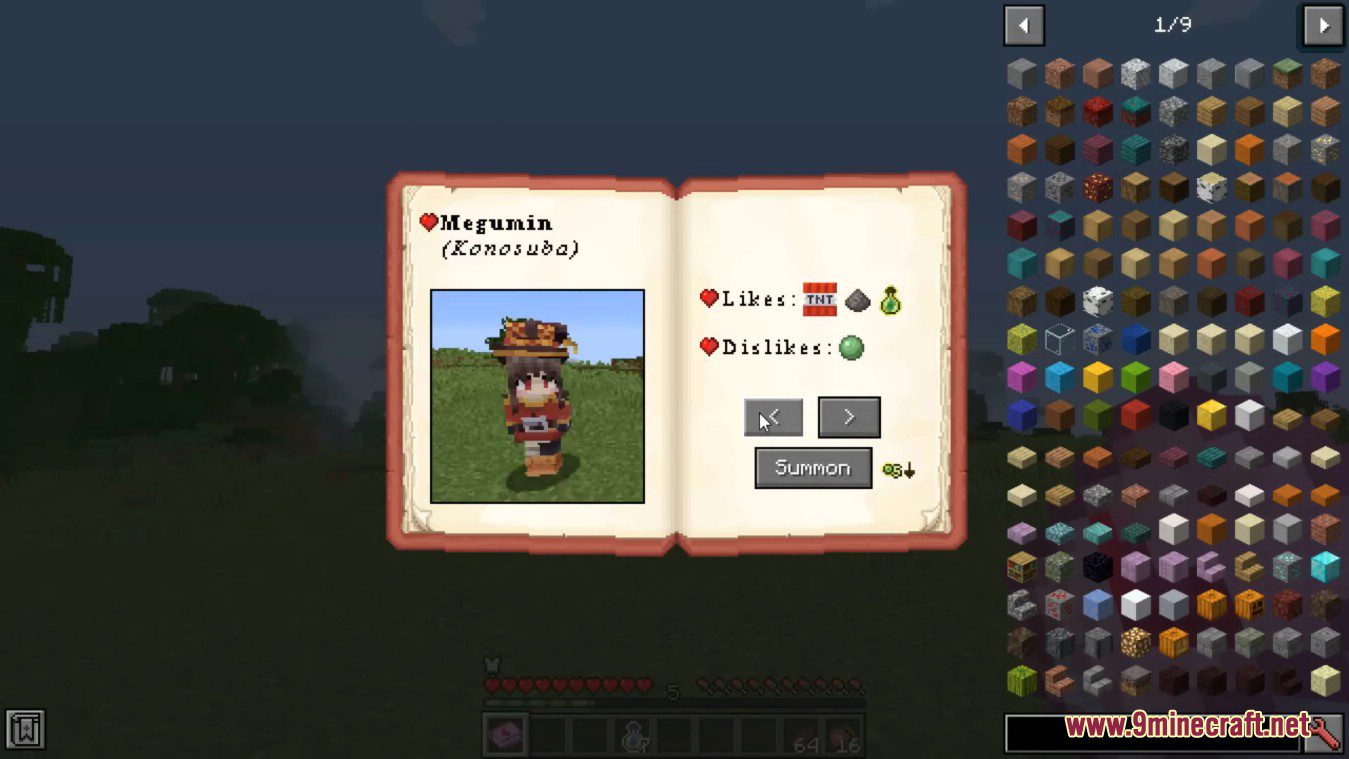Viewport: 1349px width, 759px height.
Task: Click the gunpowder icon in the Likes row
Action: (x=855, y=299)
